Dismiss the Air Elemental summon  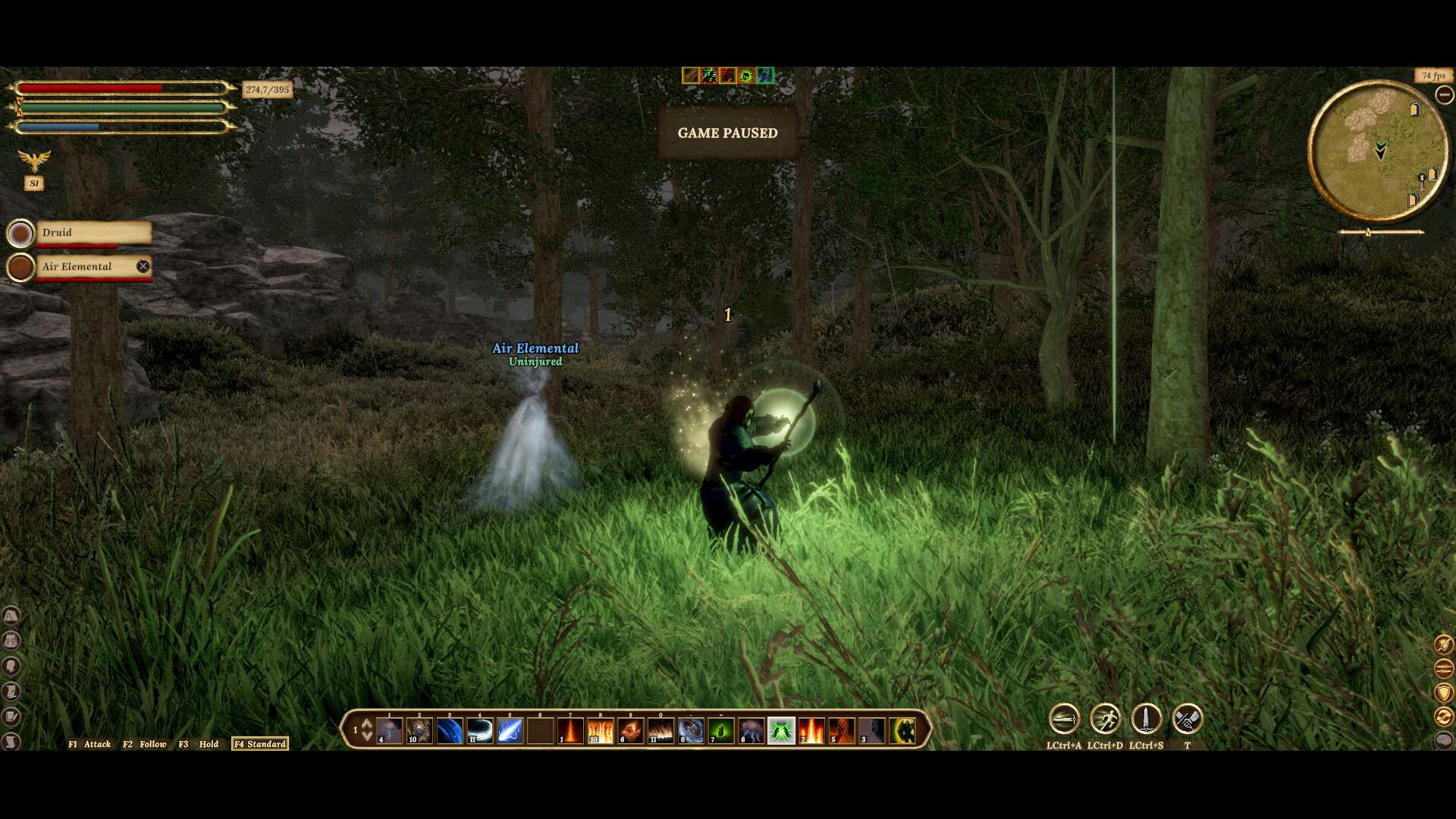[x=143, y=266]
